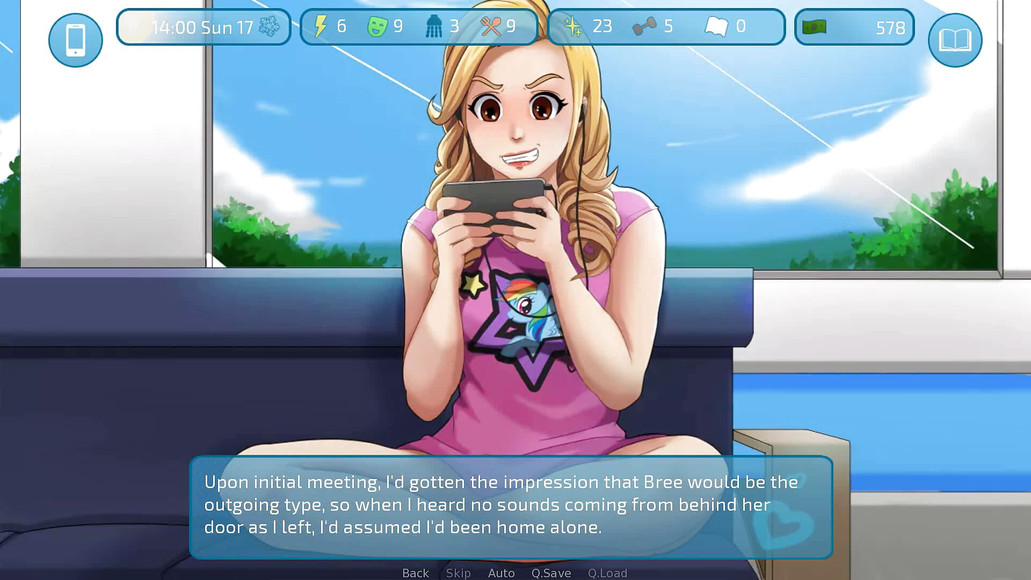Go Back one dialogue line

pos(415,573)
